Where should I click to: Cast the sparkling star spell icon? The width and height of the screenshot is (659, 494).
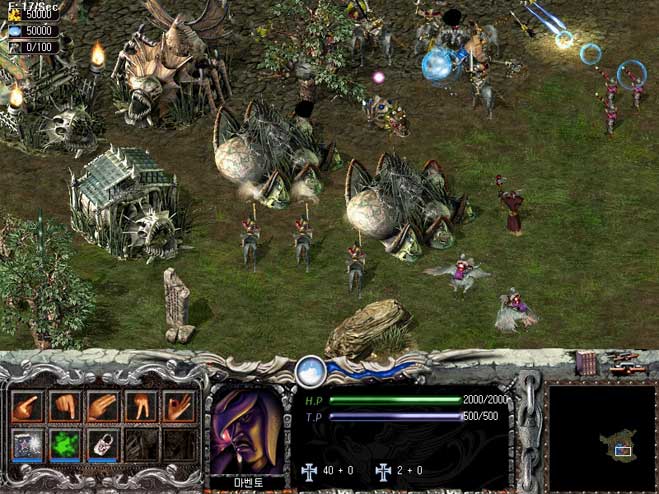point(27,444)
